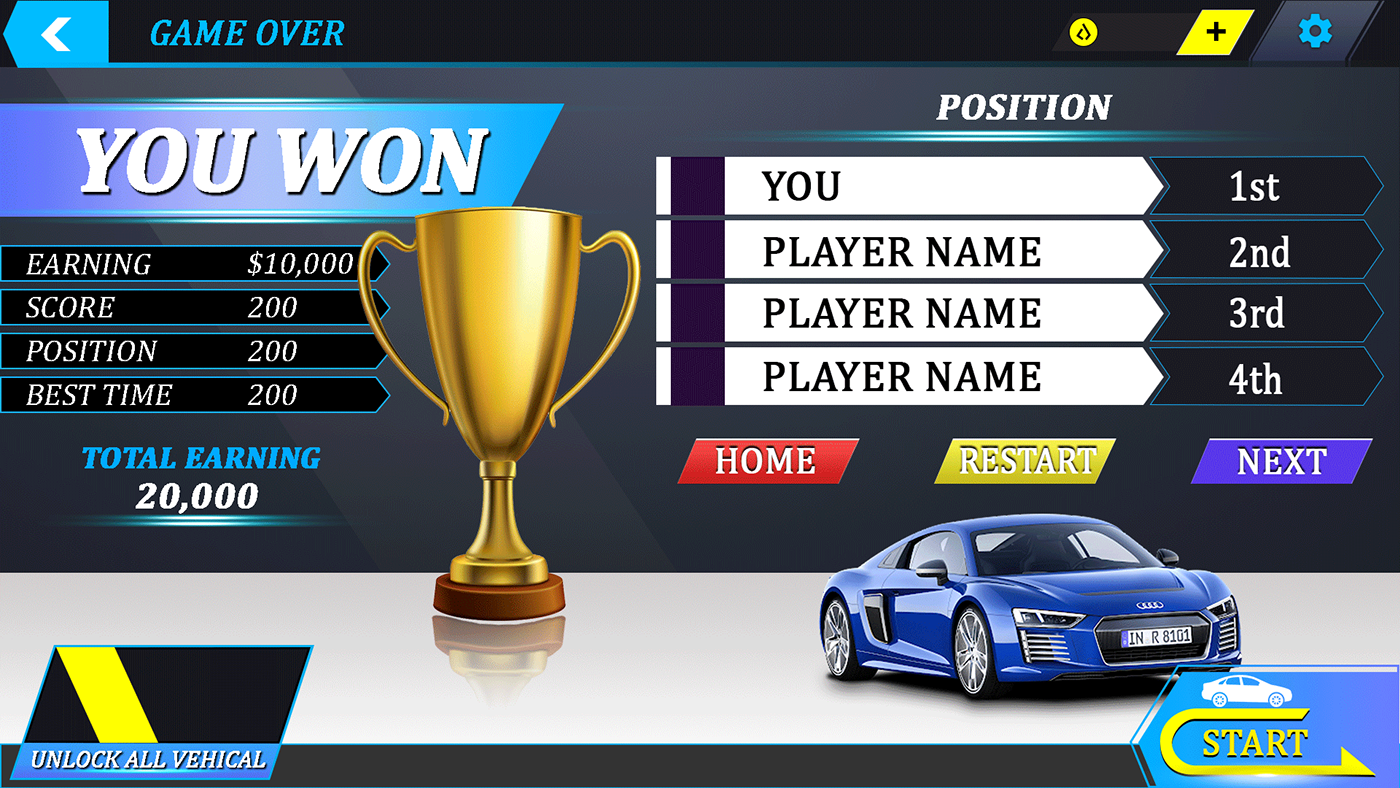
Task: Add coins with the yellow plus button
Action: click(1216, 32)
